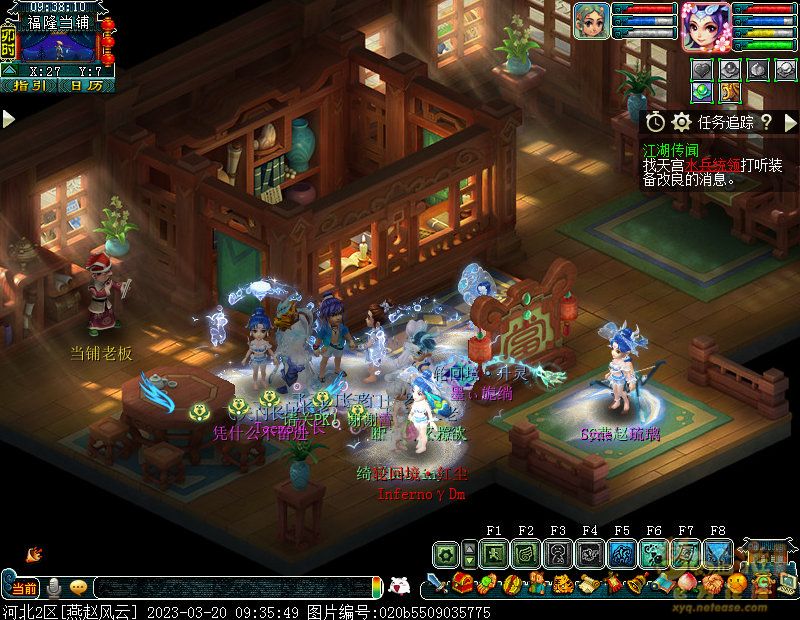Click the green gear button beside the hotbar

point(447,553)
